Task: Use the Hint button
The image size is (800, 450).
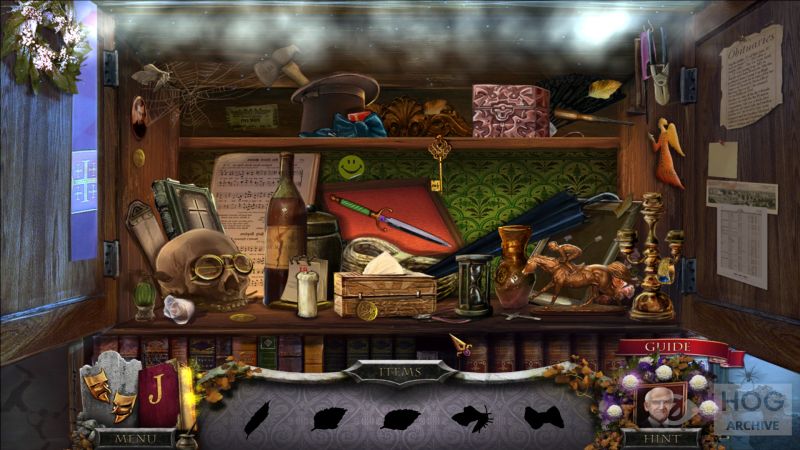Action: [x=660, y=438]
